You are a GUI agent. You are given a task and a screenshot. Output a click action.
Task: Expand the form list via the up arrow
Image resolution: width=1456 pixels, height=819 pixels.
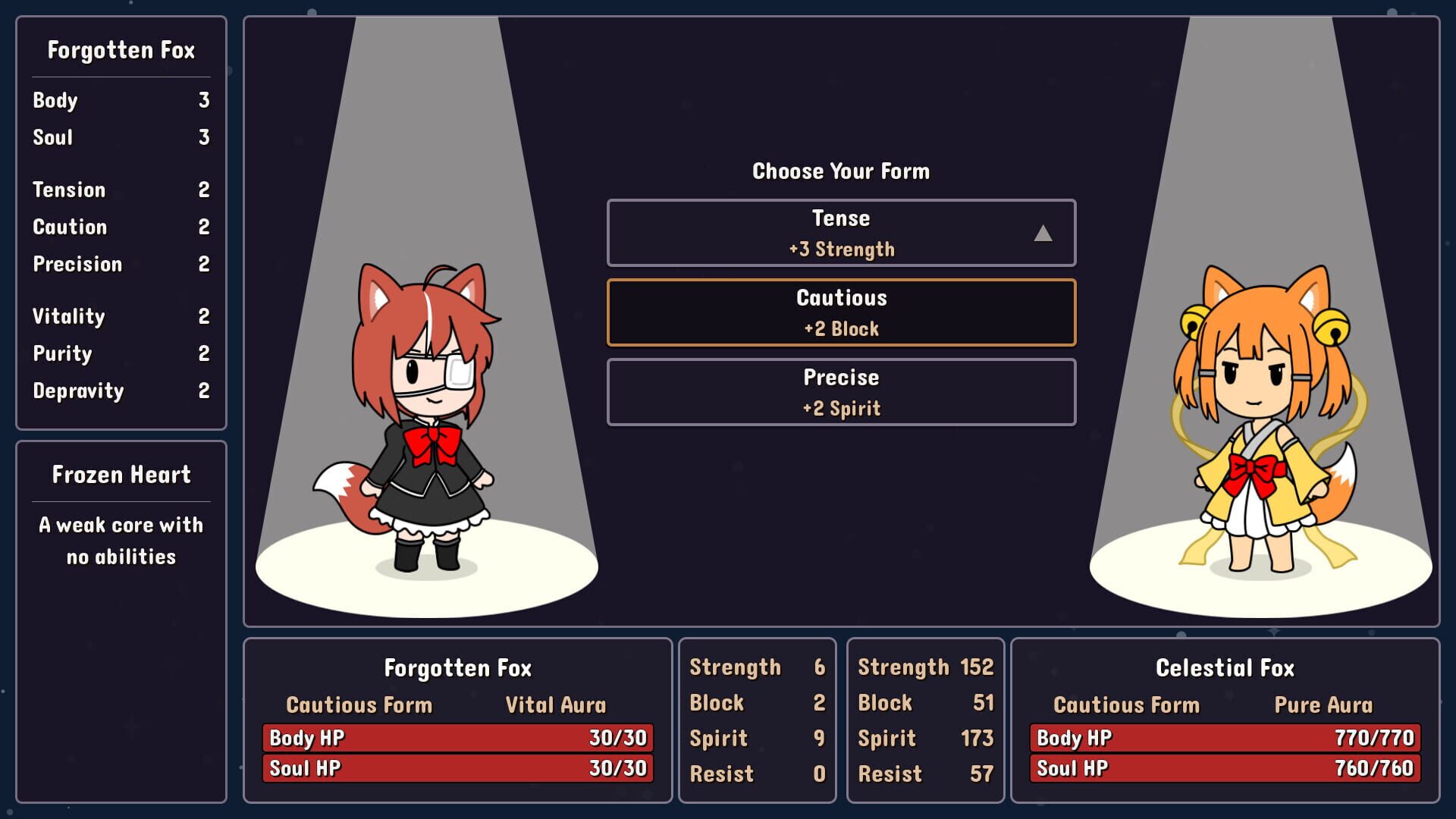click(1044, 234)
